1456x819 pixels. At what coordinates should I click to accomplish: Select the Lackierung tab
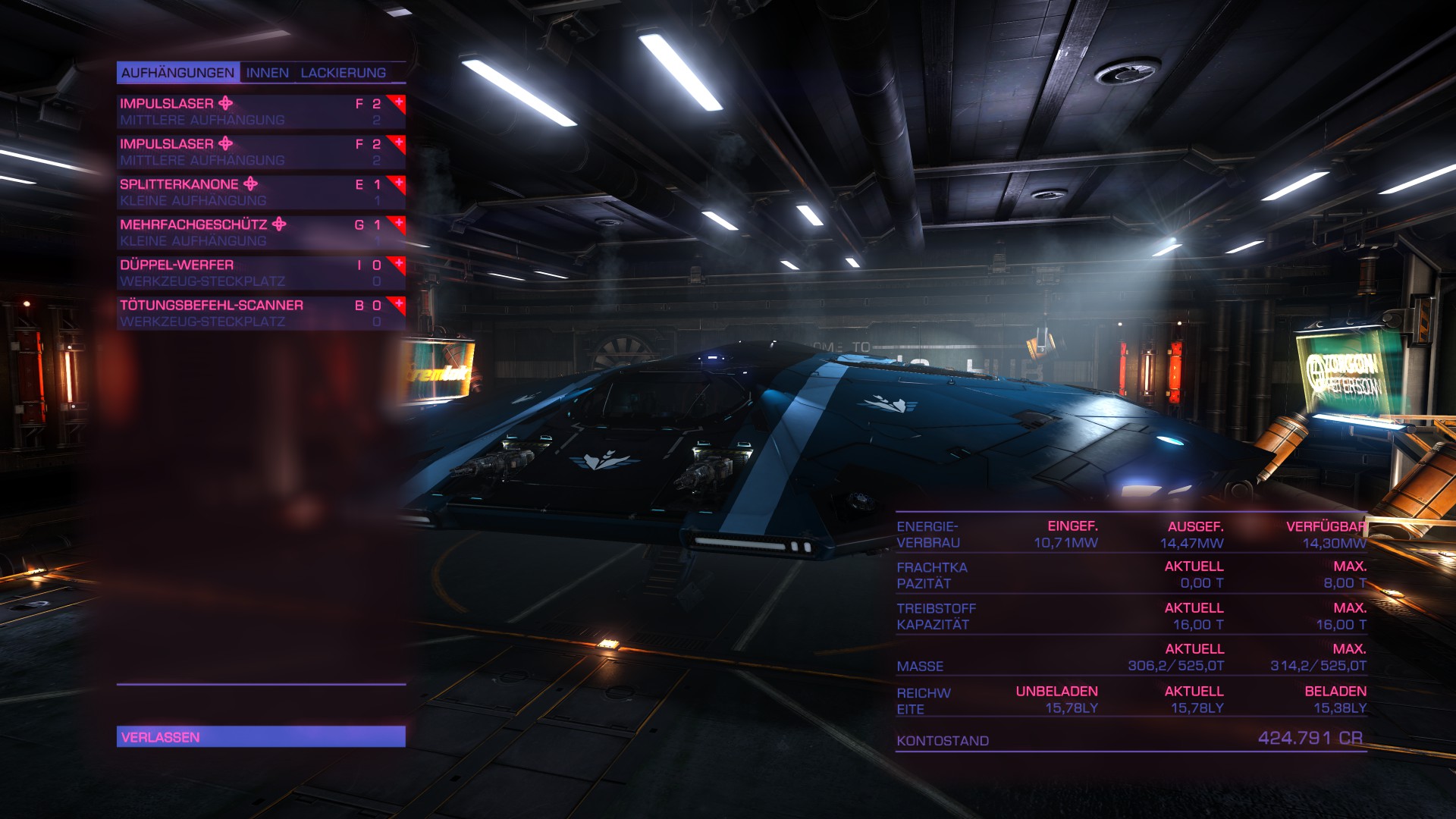click(x=343, y=73)
